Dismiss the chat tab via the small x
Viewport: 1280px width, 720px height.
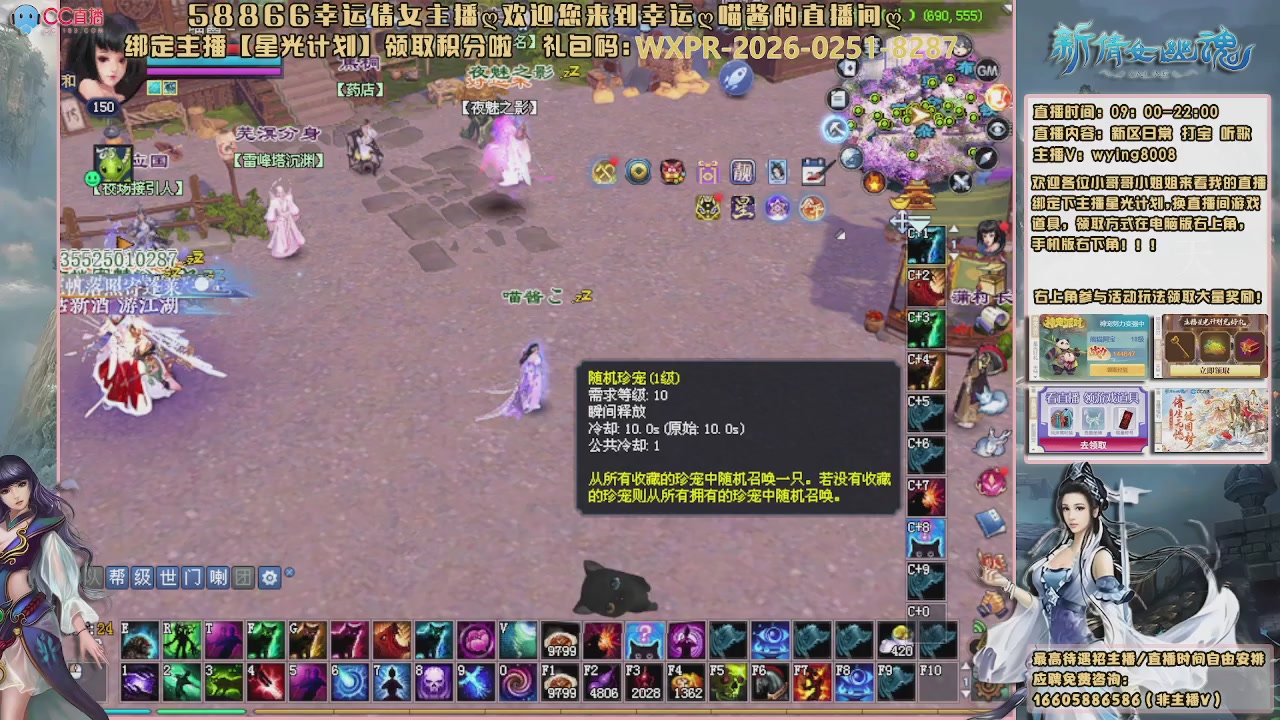point(290,572)
